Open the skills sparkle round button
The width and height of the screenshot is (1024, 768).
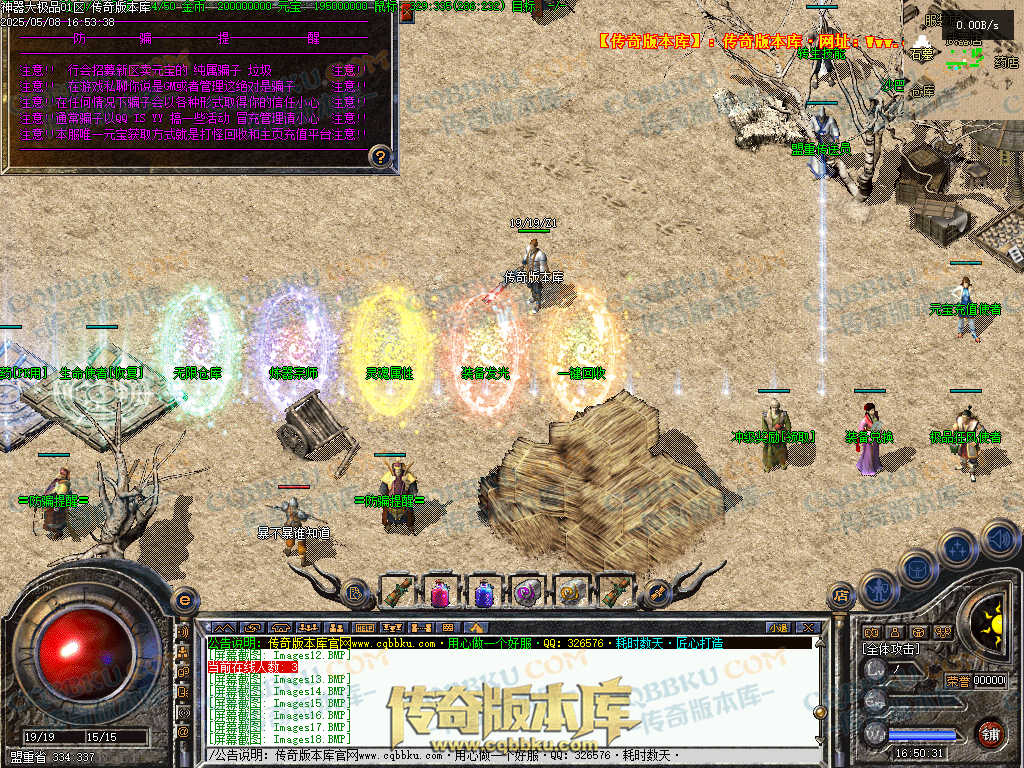pyautogui.click(x=958, y=548)
